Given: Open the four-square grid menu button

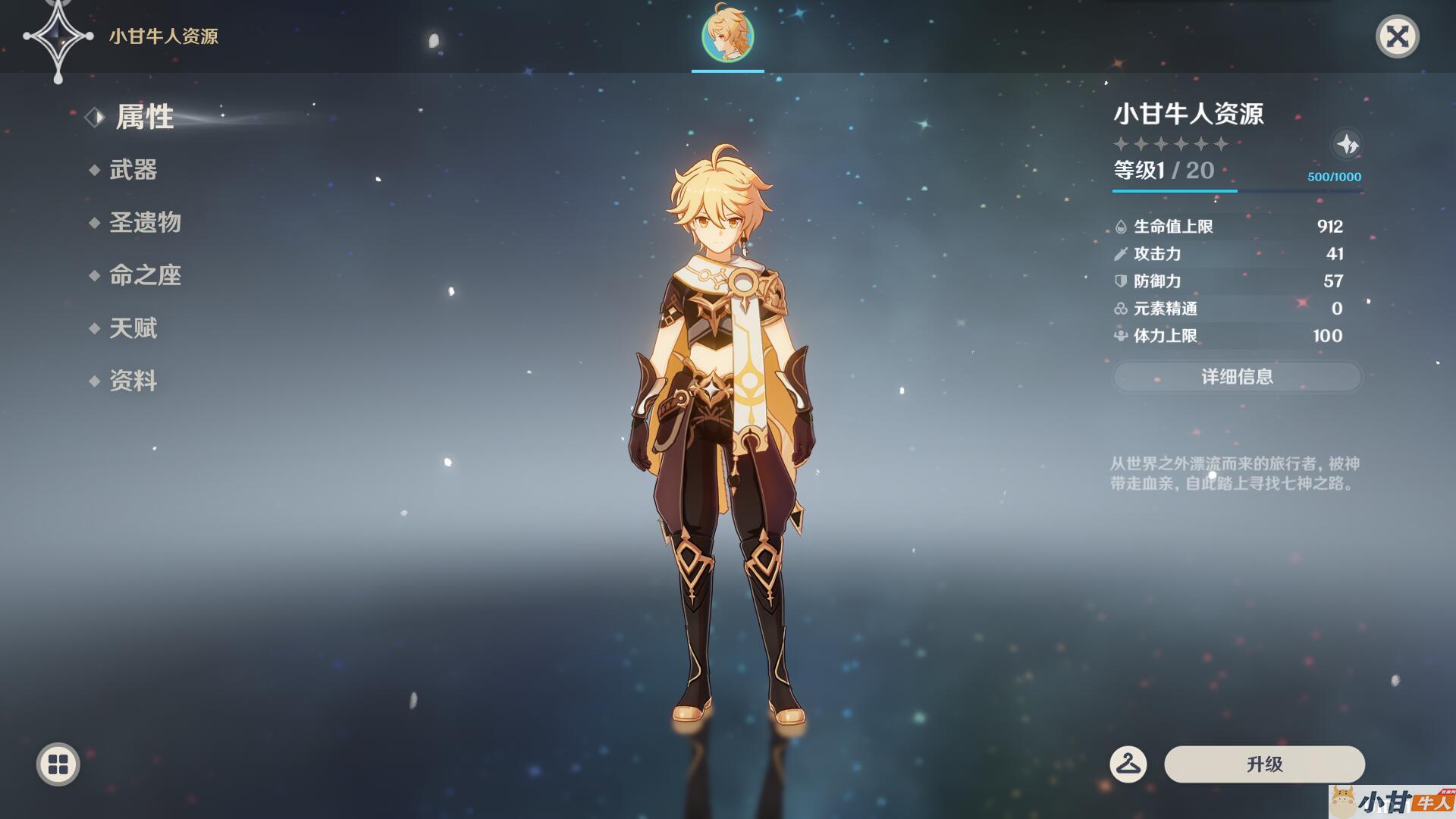Looking at the screenshot, I should pos(58,764).
